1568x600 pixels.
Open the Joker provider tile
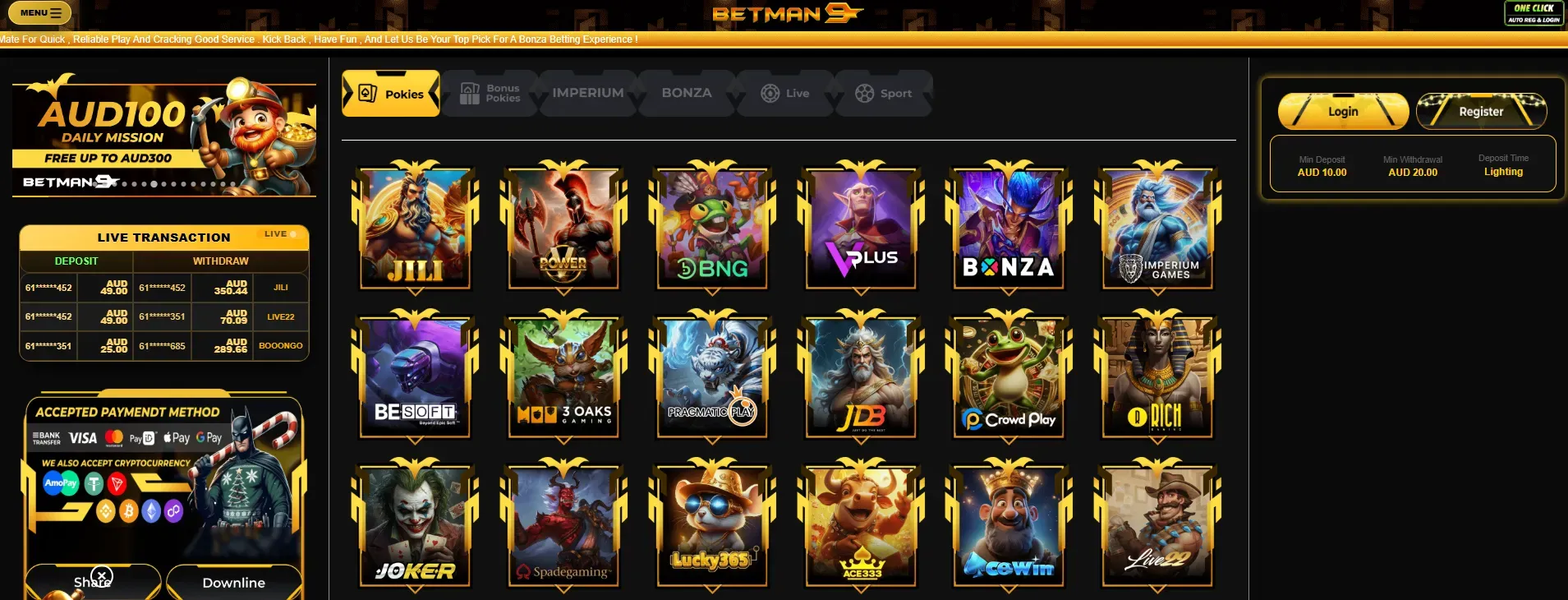point(416,526)
